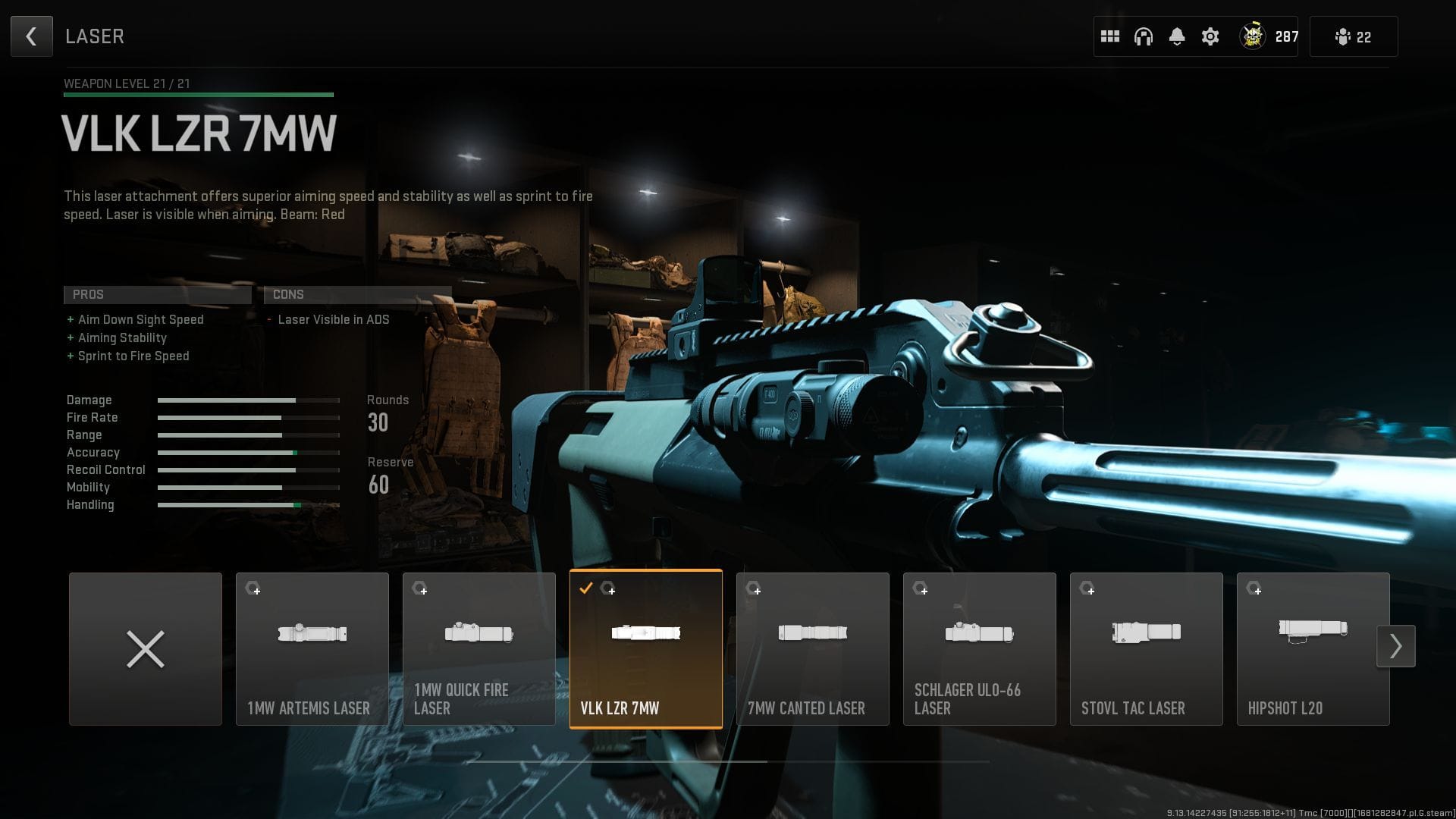
Task: Favorite the Hipshot L20 with its plus icon
Action: click(x=1259, y=592)
